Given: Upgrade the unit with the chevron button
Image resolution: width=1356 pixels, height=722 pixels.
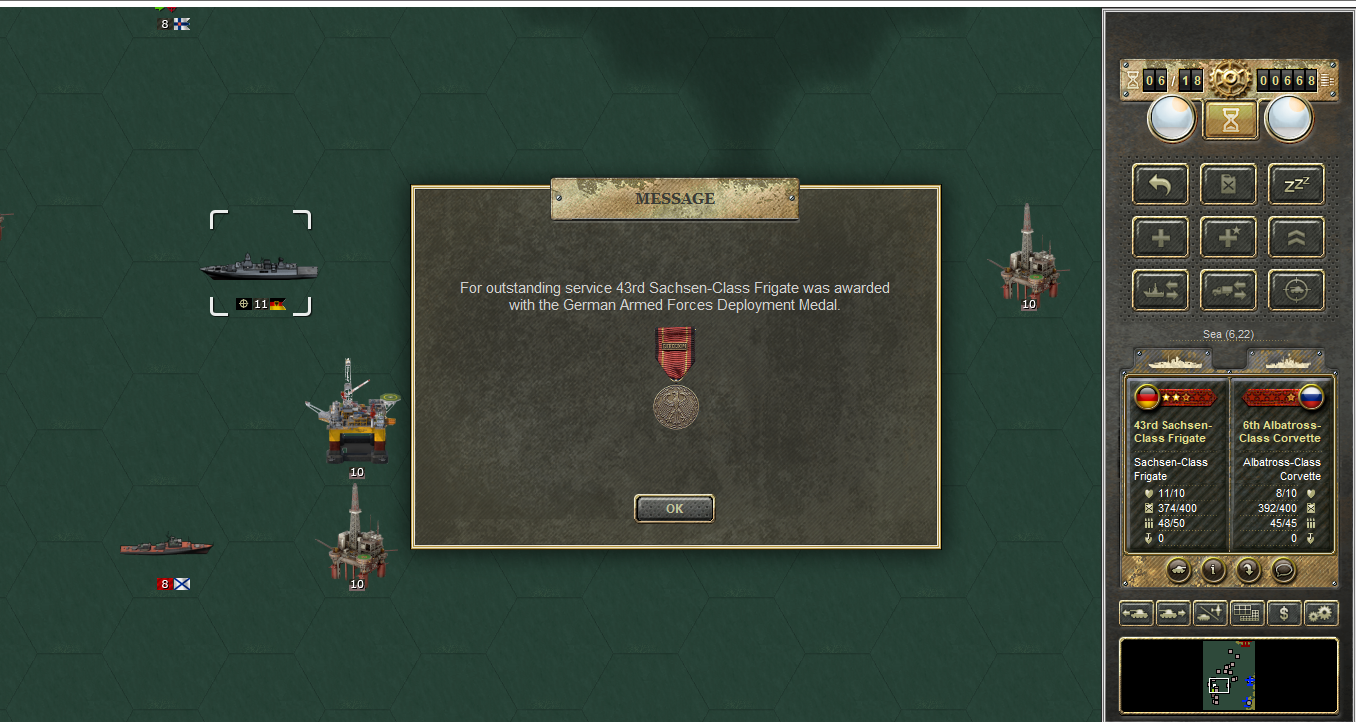Looking at the screenshot, I should click(1296, 238).
